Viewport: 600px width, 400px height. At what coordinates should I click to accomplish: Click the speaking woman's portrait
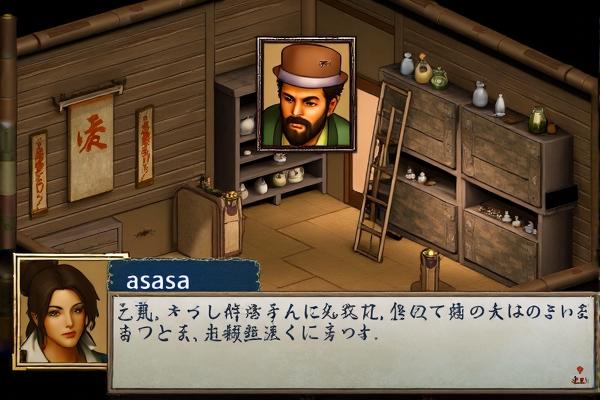point(60,310)
